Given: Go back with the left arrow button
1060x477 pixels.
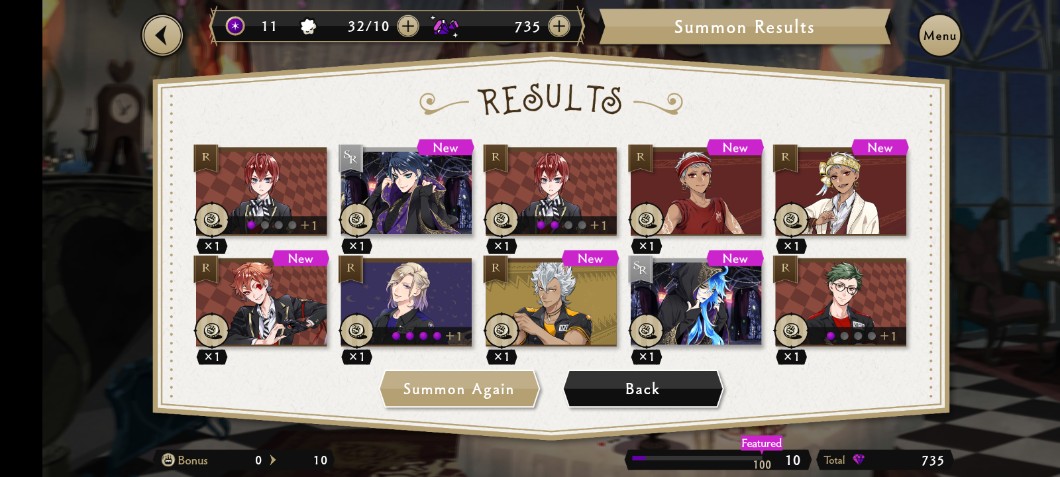Looking at the screenshot, I should (162, 36).
